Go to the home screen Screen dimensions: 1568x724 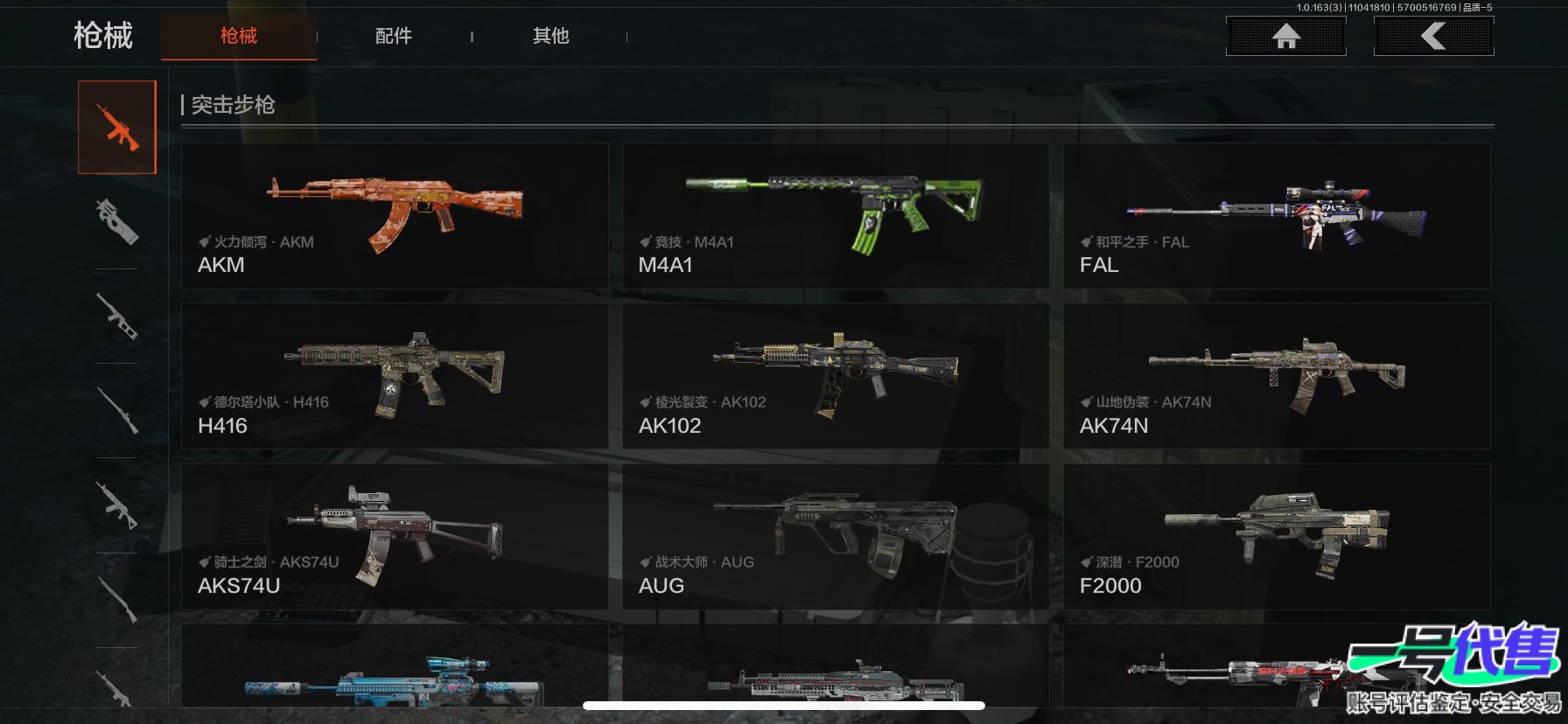1285,36
